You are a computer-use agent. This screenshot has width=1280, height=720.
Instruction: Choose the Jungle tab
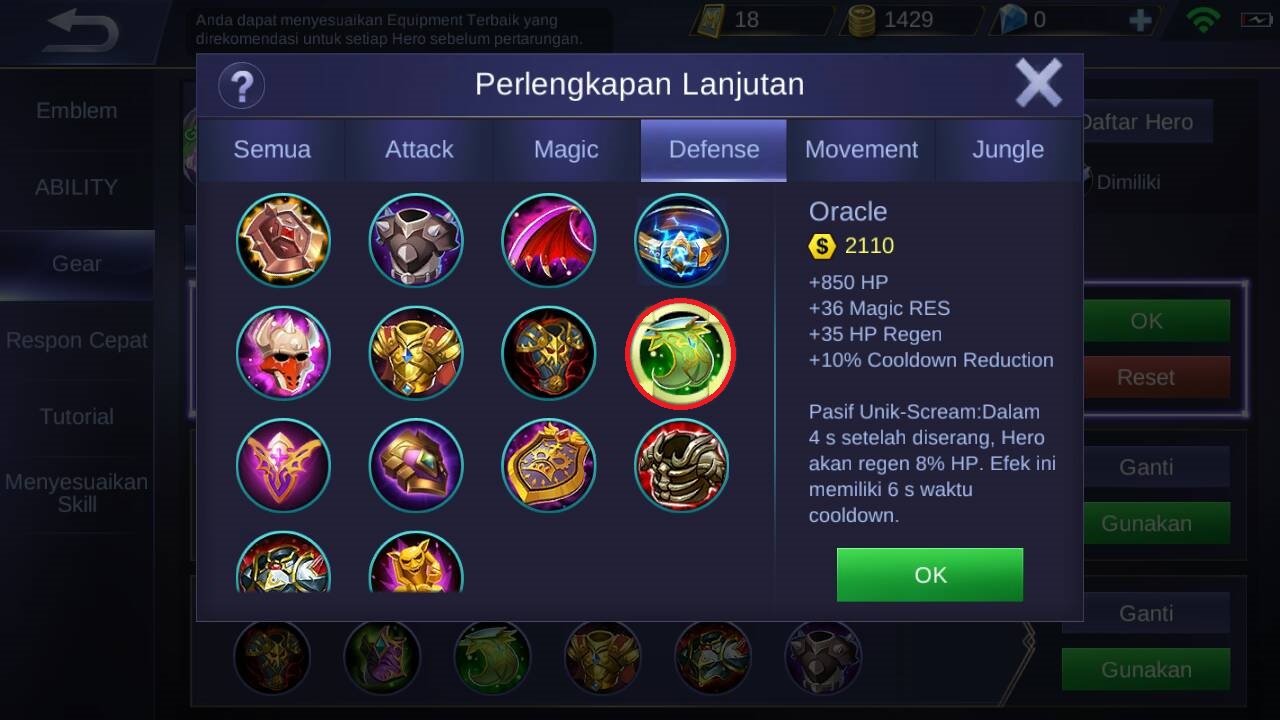[x=1008, y=150]
